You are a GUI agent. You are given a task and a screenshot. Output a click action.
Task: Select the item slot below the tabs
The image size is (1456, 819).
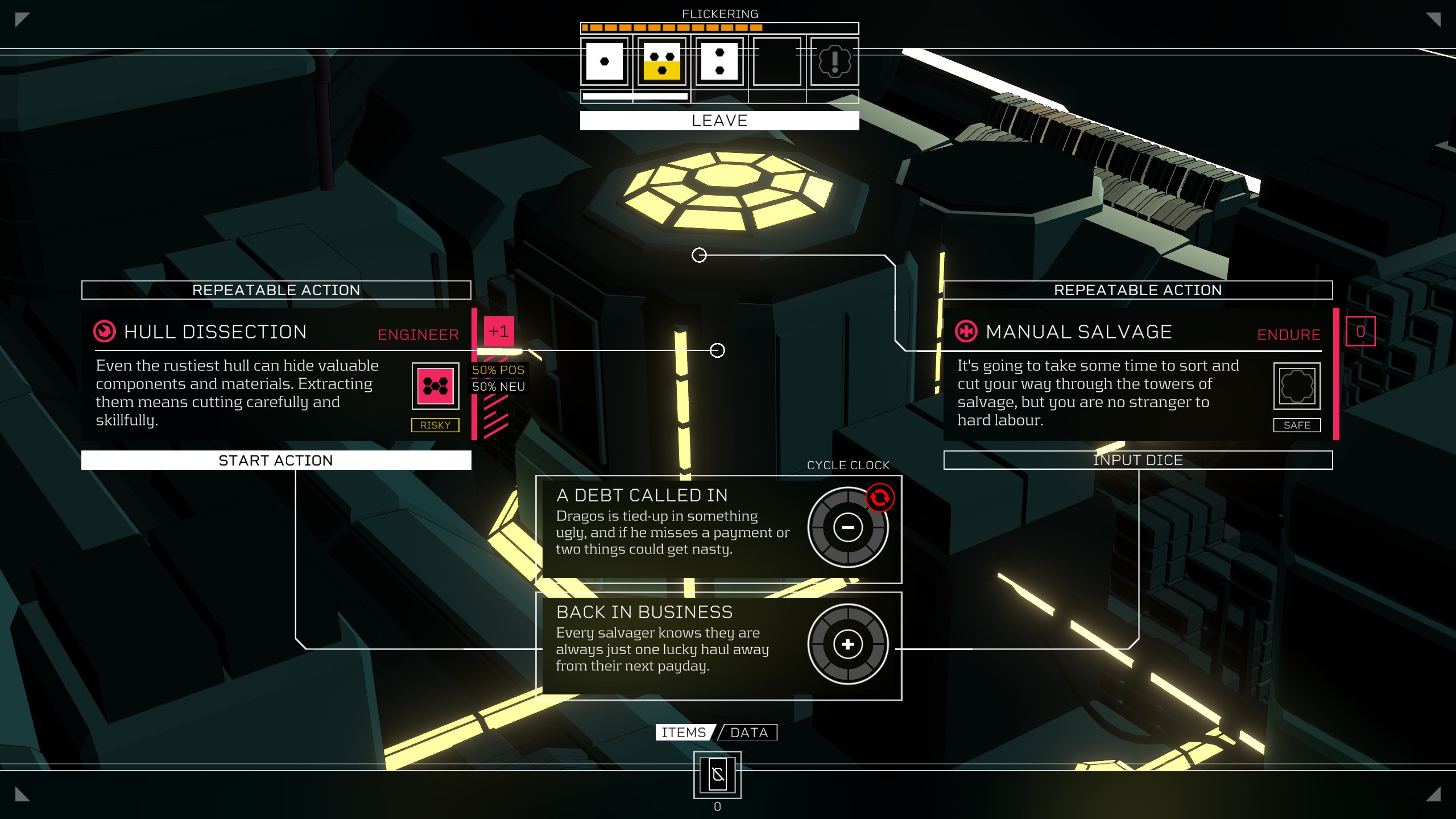(717, 775)
